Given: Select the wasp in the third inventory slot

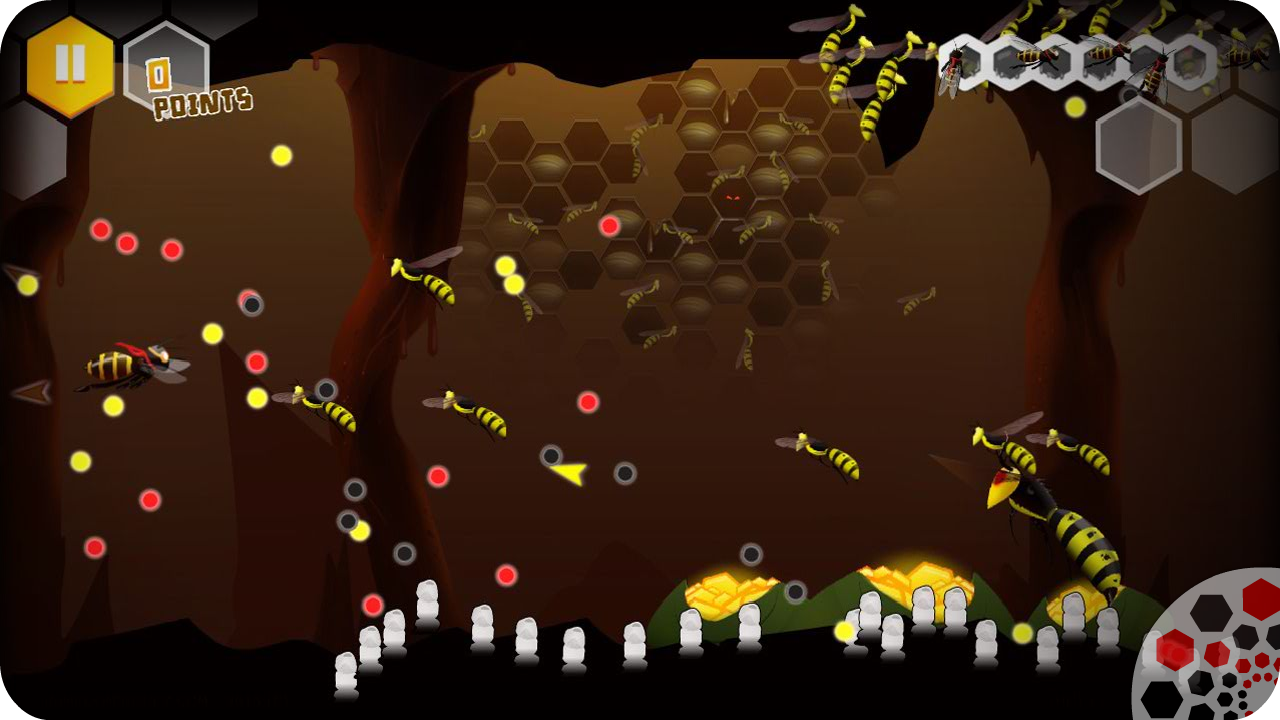Looking at the screenshot, I should point(1103,58).
